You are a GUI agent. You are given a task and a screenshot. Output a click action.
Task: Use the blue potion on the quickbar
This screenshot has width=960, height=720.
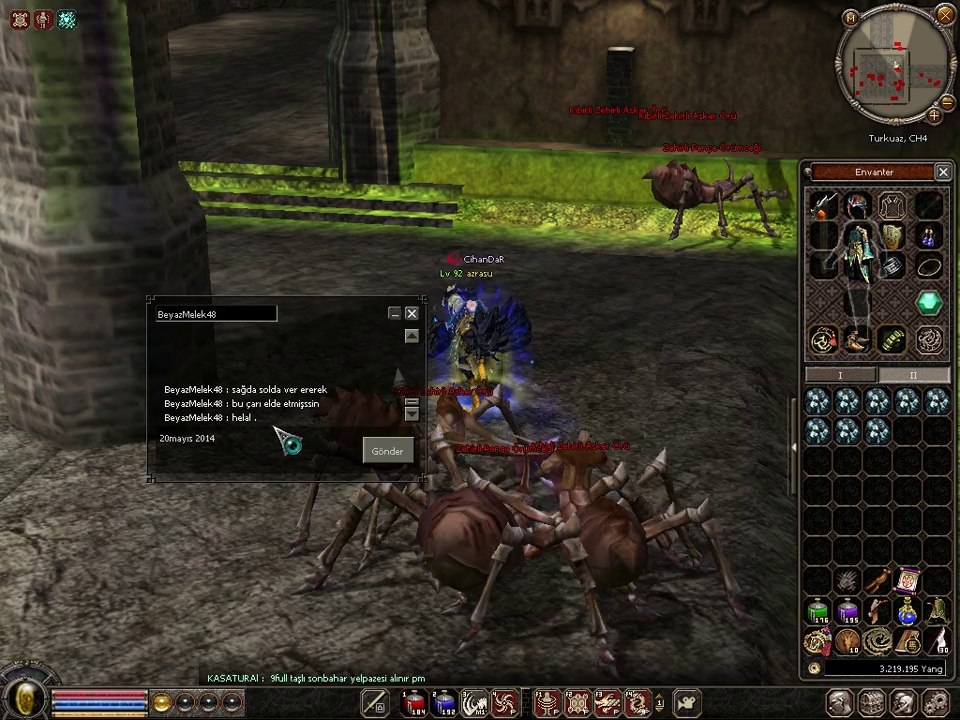444,703
